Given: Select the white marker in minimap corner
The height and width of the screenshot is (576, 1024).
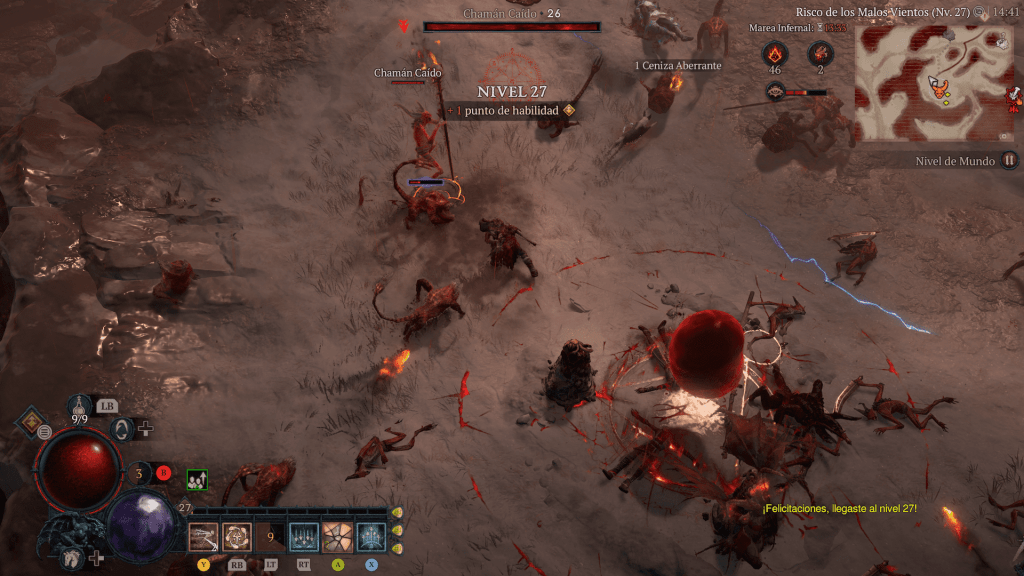Looking at the screenshot, I should [x=1001, y=40].
